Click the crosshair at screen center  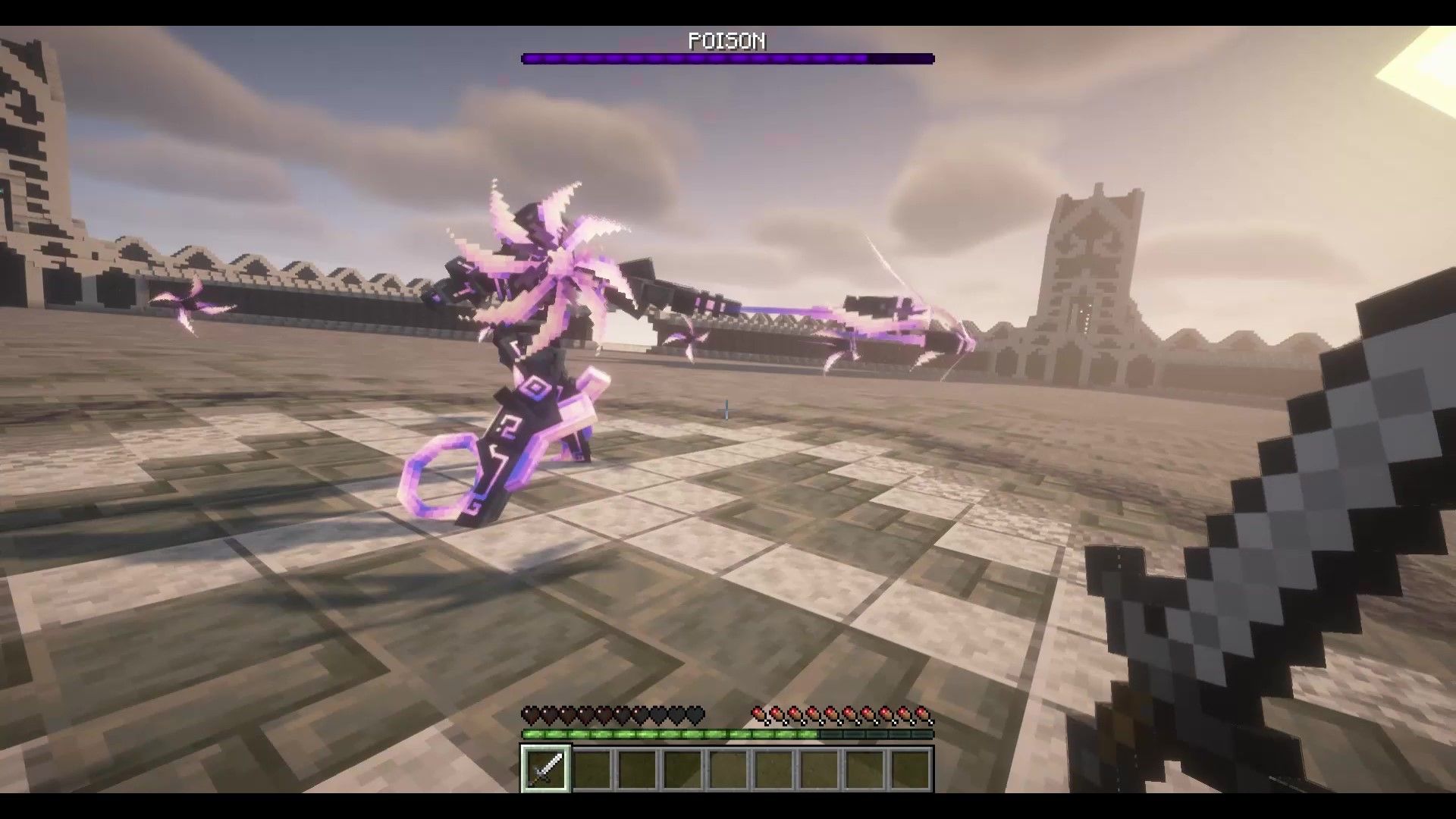(x=726, y=409)
